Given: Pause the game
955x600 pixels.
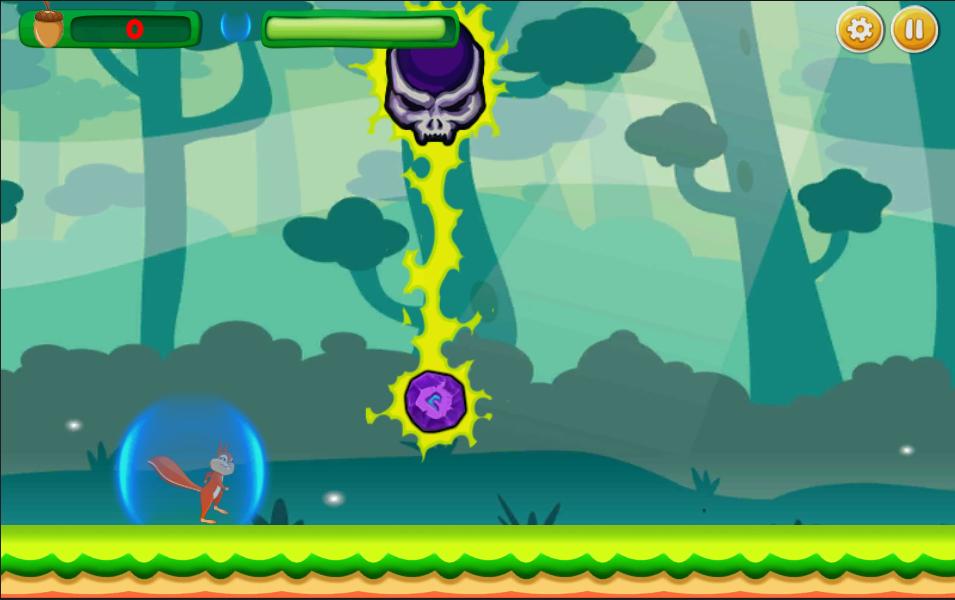Looking at the screenshot, I should click(x=914, y=30).
